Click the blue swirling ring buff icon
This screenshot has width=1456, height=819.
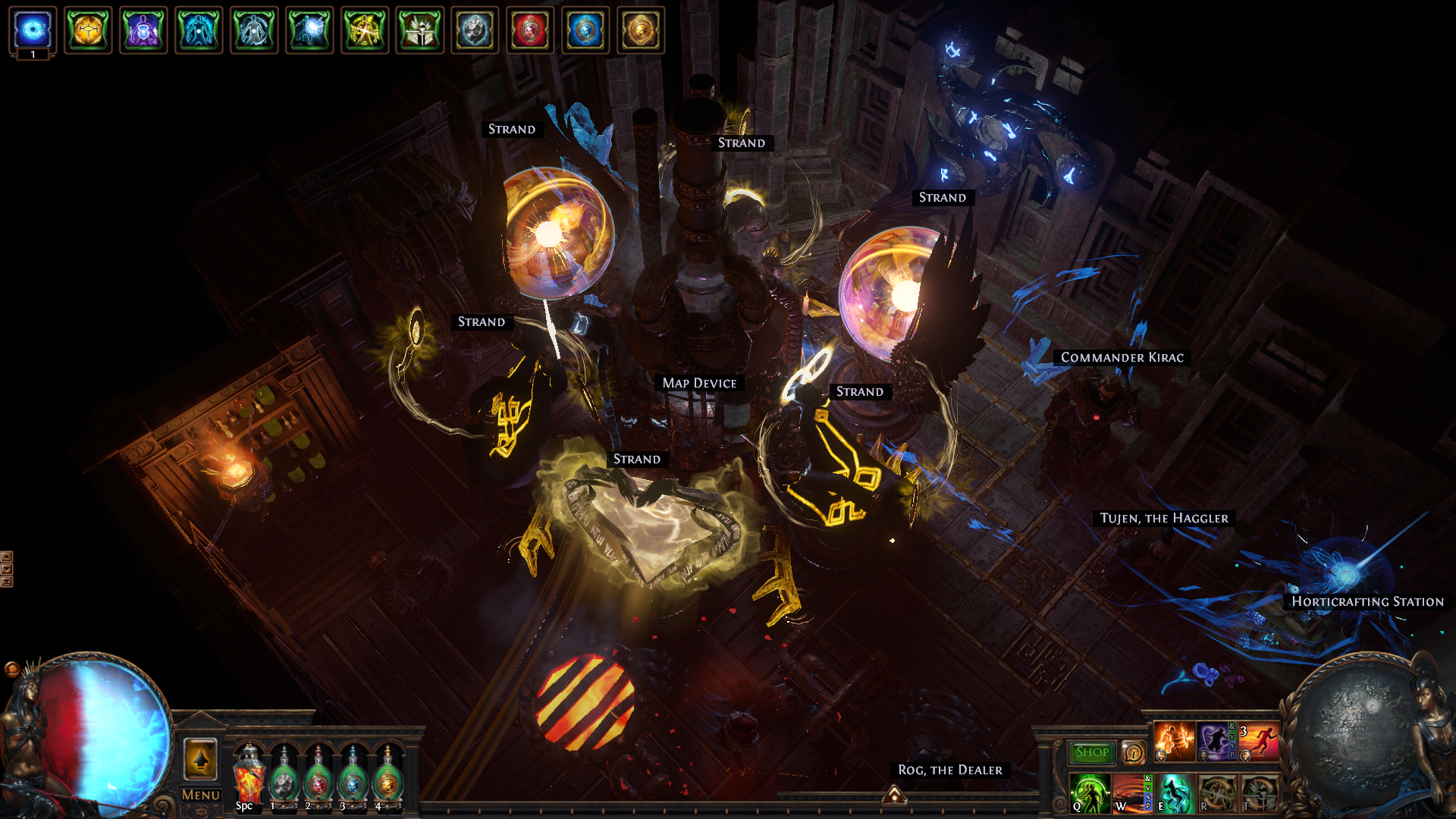33,30
